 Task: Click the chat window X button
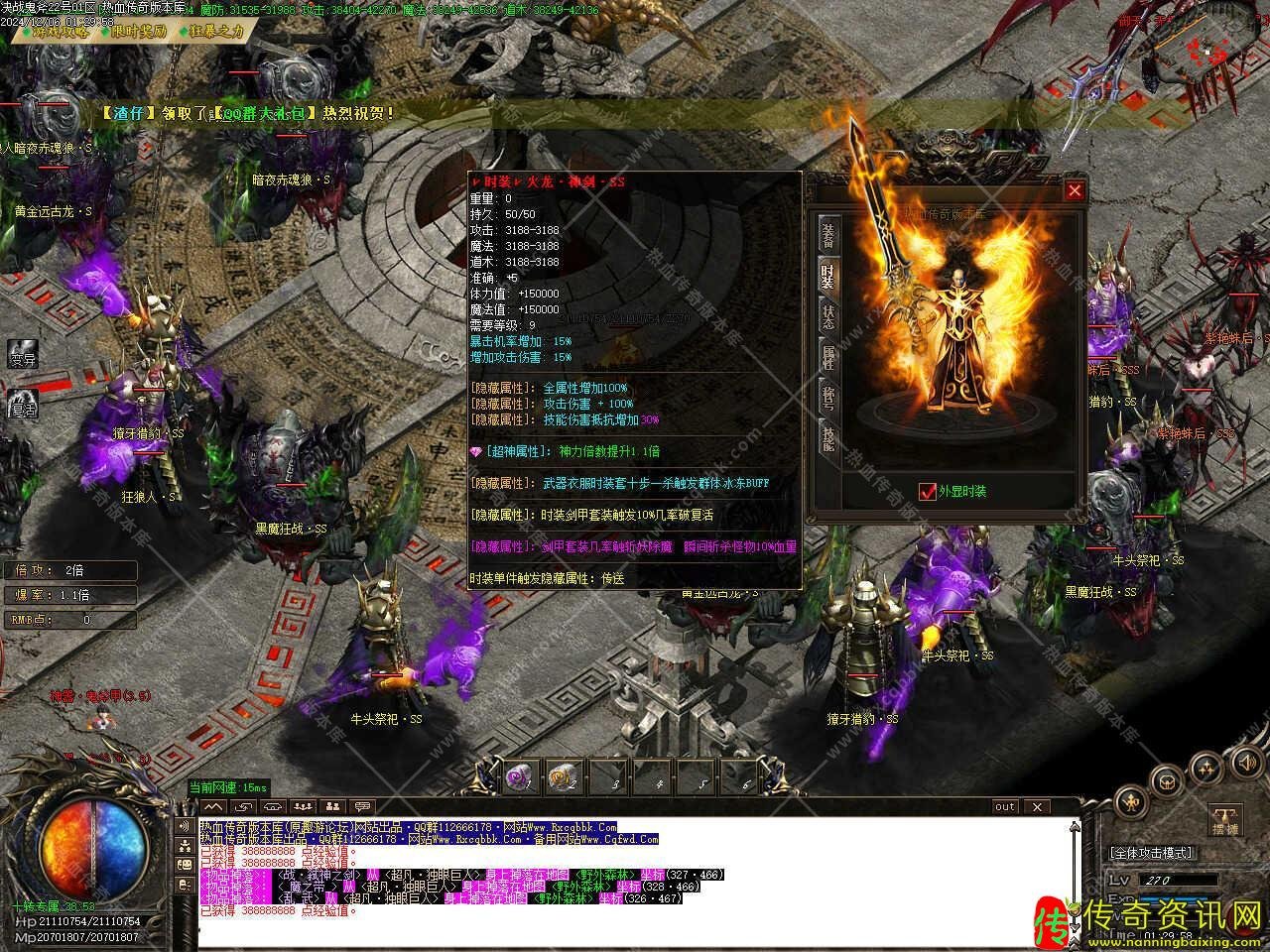(x=1035, y=806)
